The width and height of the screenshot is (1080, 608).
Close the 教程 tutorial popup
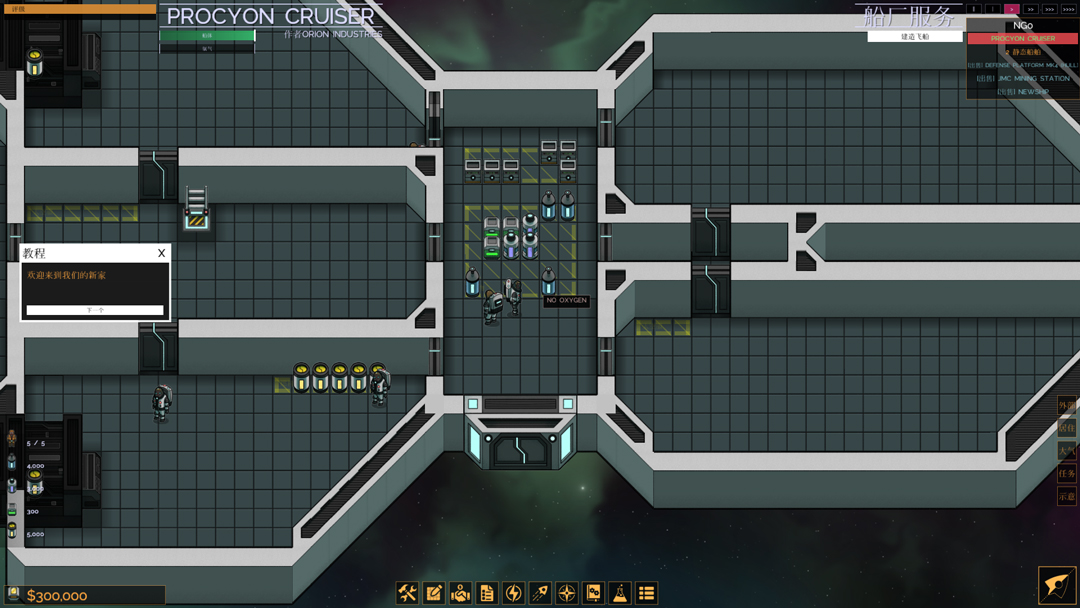(161, 253)
